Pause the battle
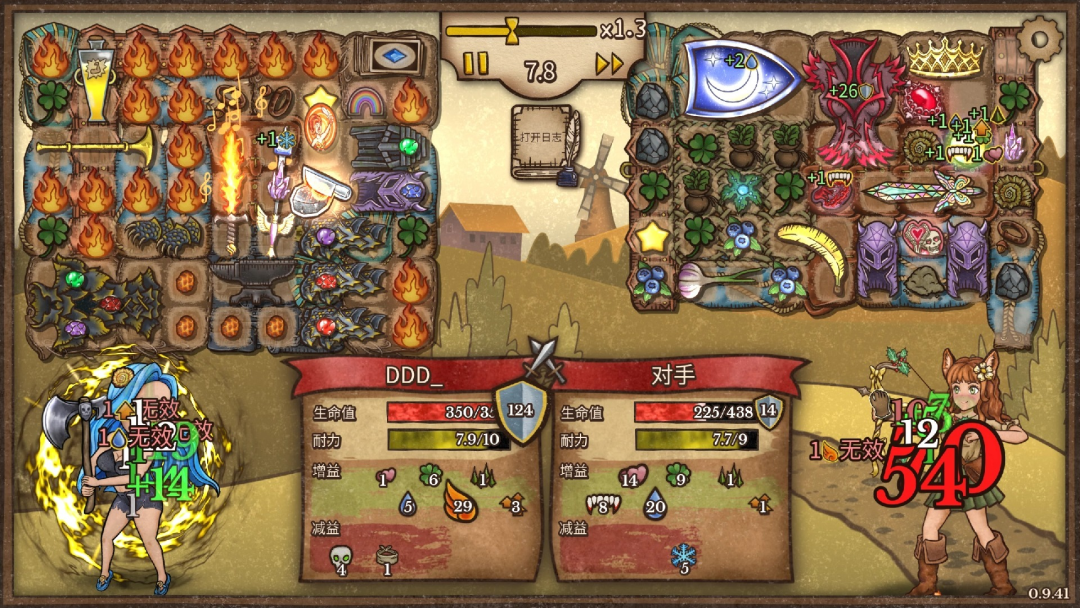This screenshot has height=608, width=1080. pos(476,65)
